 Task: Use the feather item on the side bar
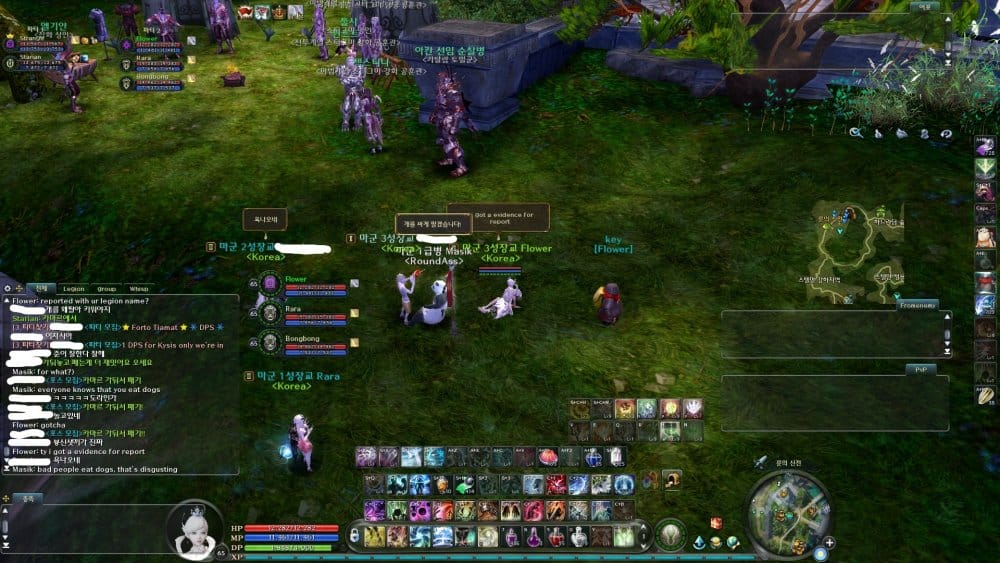pos(985,395)
